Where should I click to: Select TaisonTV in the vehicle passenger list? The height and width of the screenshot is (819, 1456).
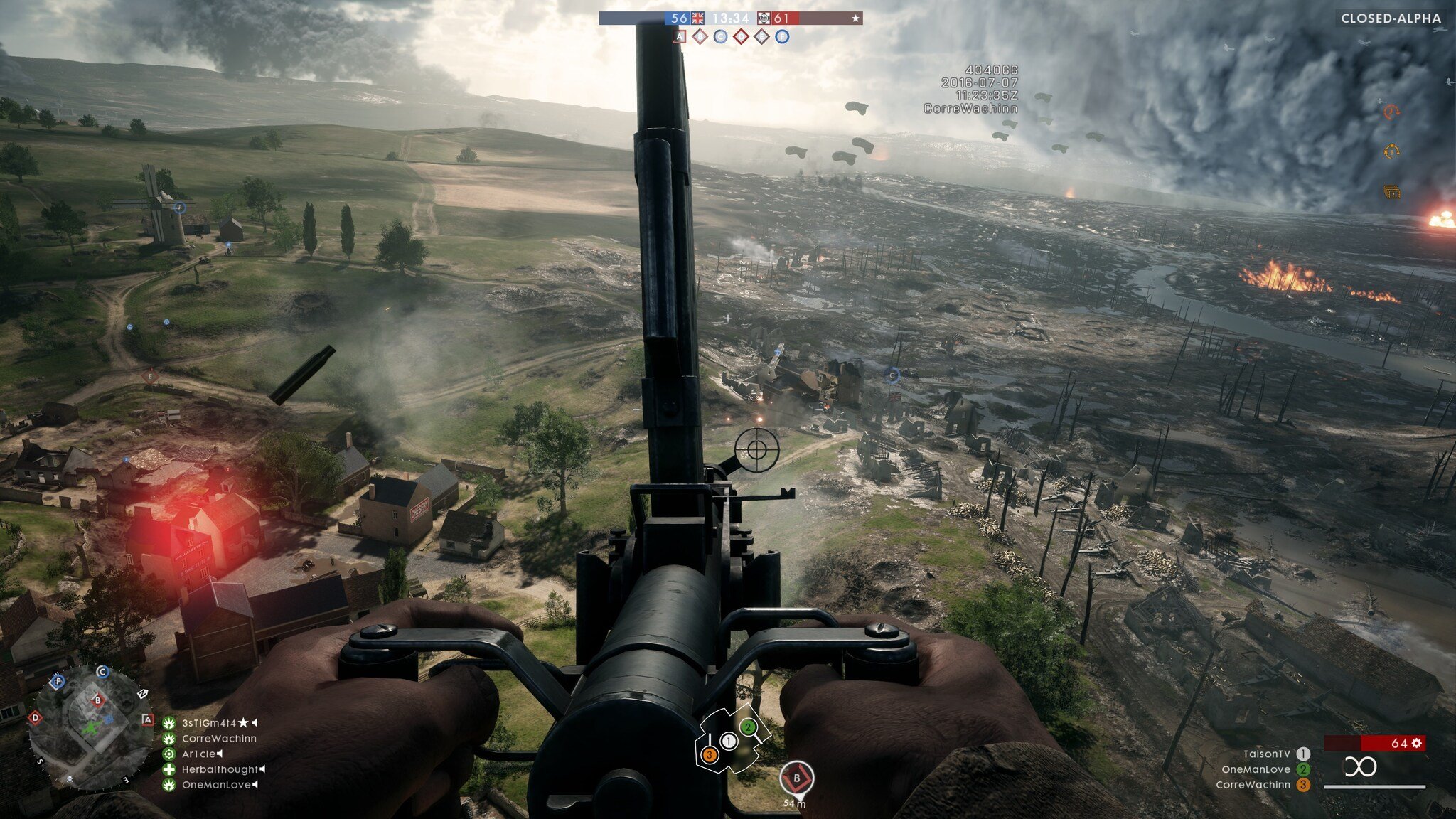pyautogui.click(x=1266, y=754)
